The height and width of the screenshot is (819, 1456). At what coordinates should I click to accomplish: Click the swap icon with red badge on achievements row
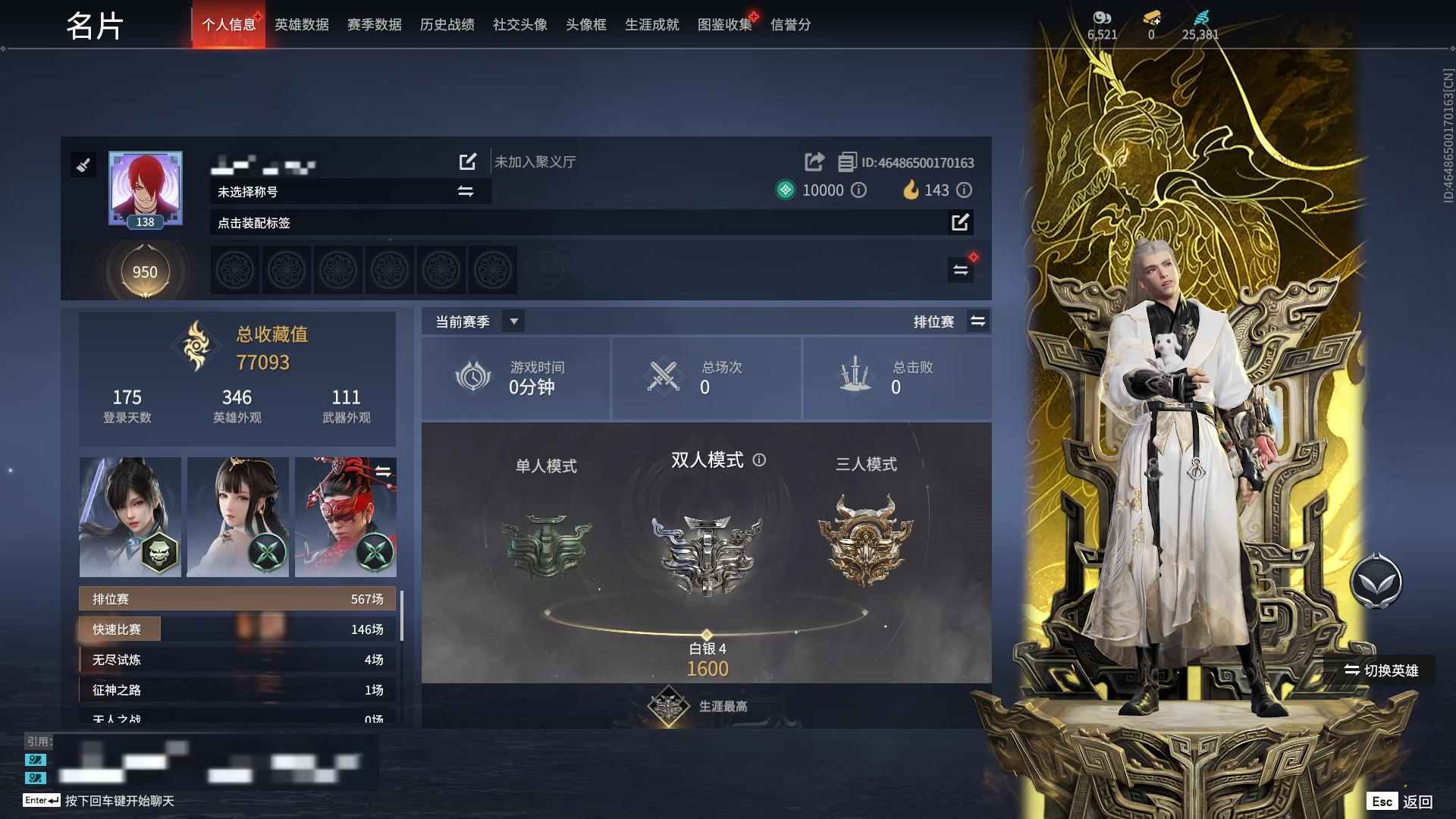click(961, 269)
